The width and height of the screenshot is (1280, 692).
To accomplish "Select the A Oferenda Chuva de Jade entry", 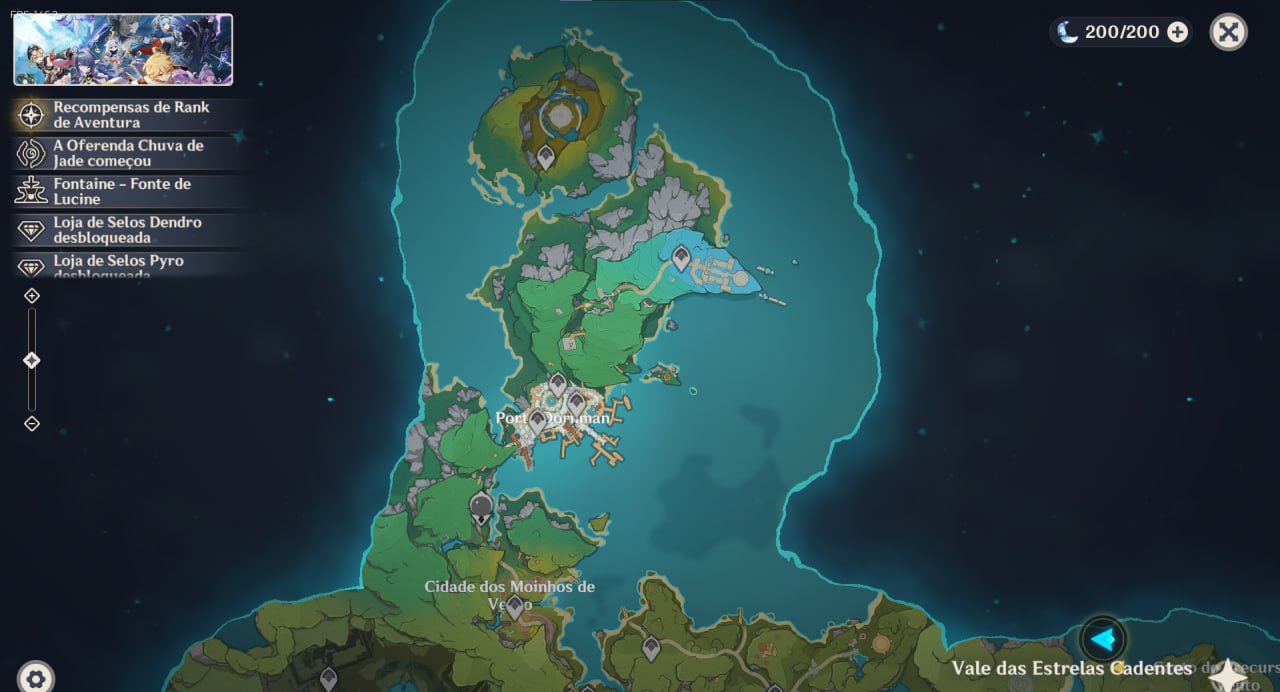I will click(x=130, y=153).
